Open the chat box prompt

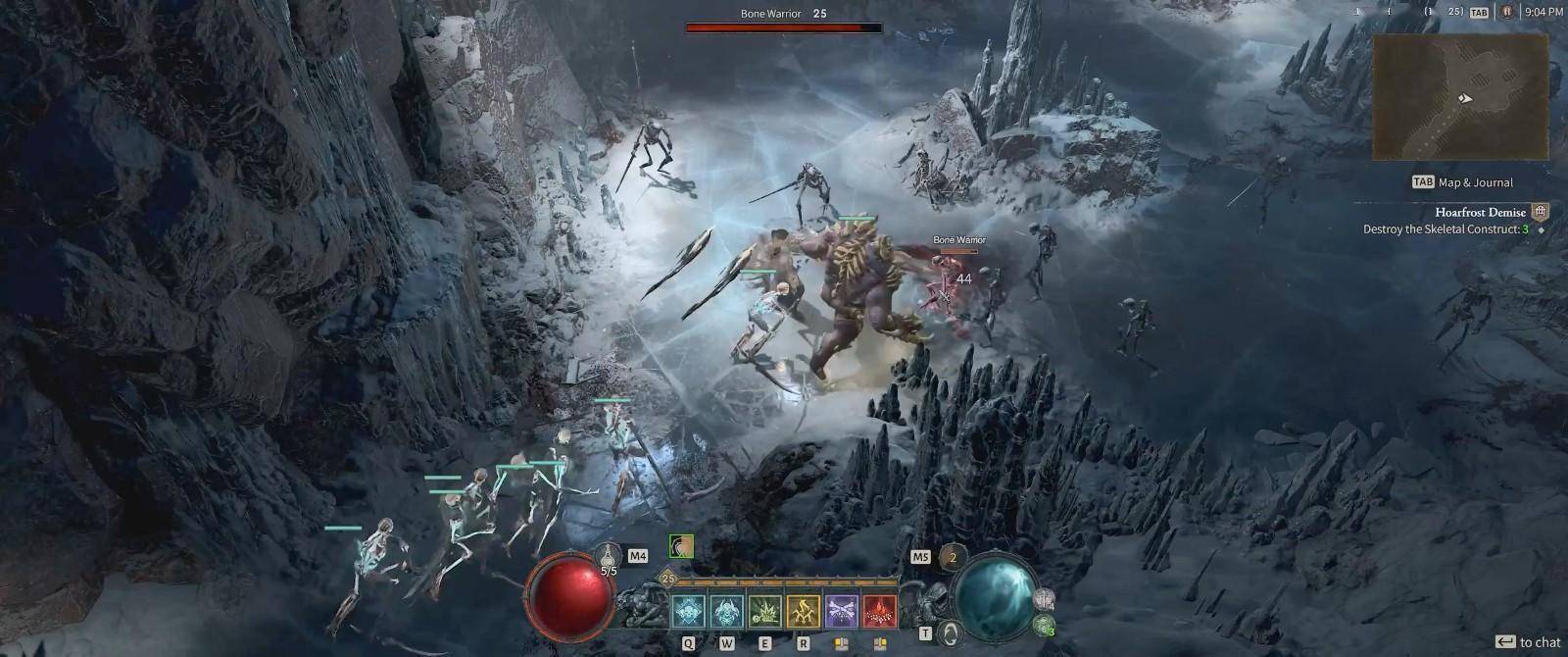tap(1528, 642)
